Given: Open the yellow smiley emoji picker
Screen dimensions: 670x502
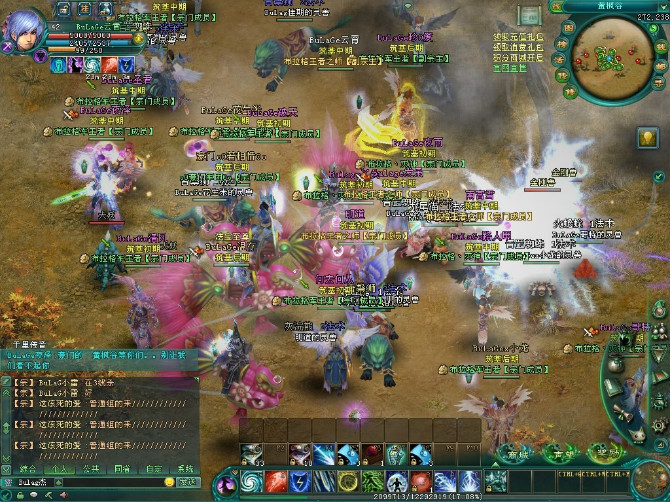Looking at the screenshot, I should (x=167, y=483).
